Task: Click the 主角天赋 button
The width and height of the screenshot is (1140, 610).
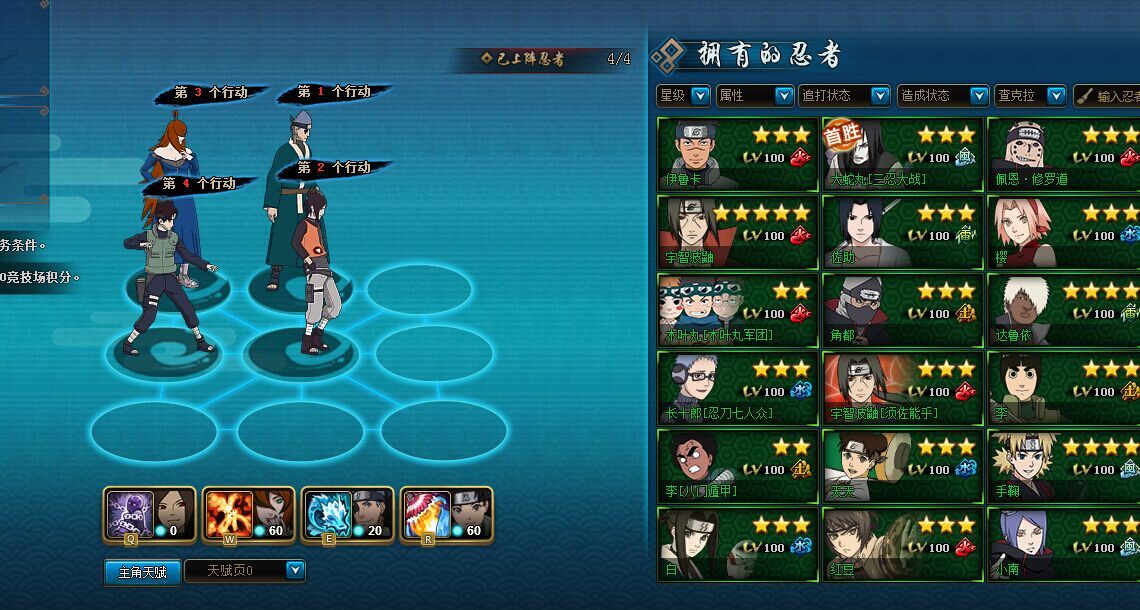Action: 142,572
